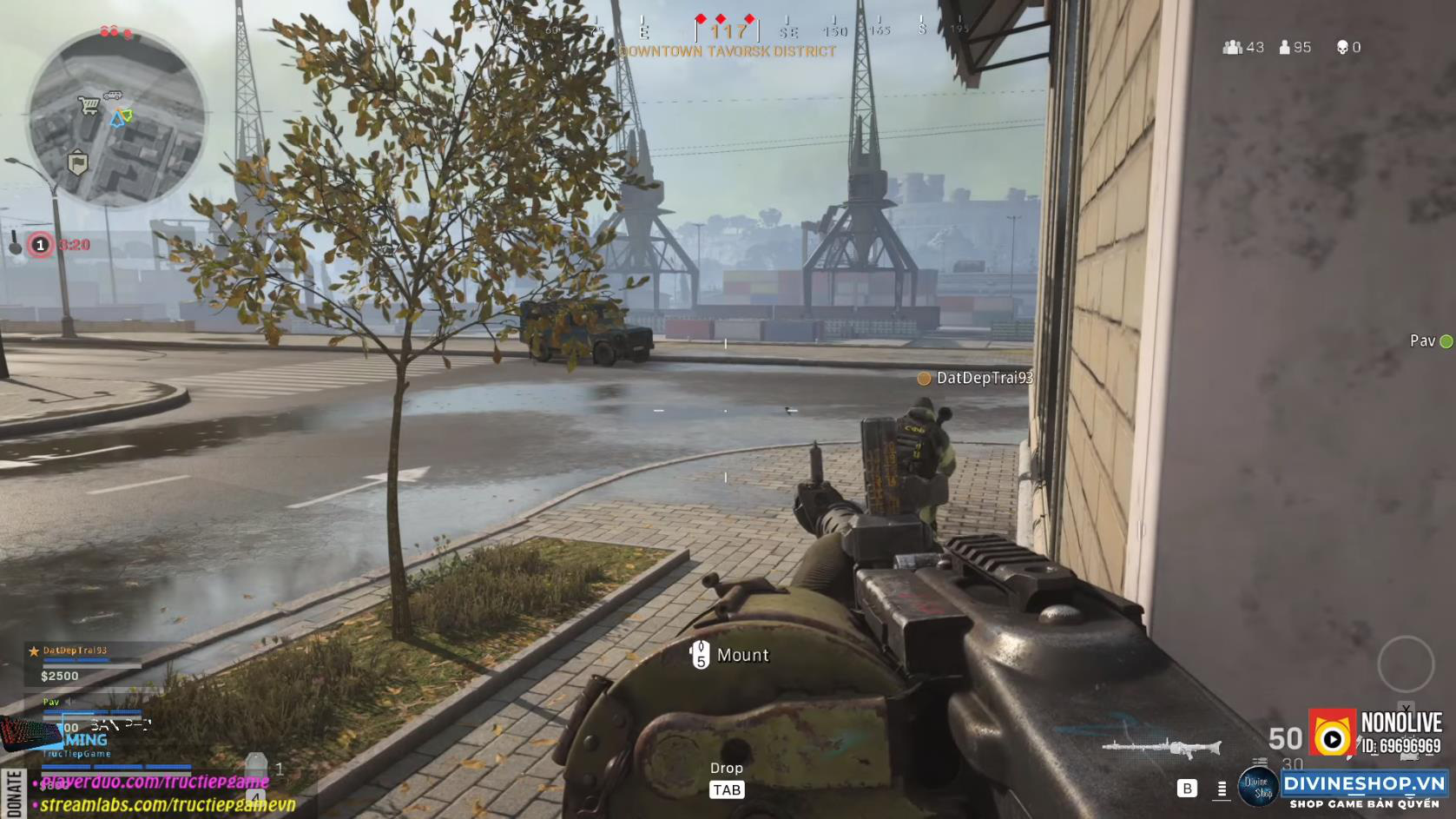Click the skull kills counter icon
The height and width of the screenshot is (819, 1456).
point(1341,47)
